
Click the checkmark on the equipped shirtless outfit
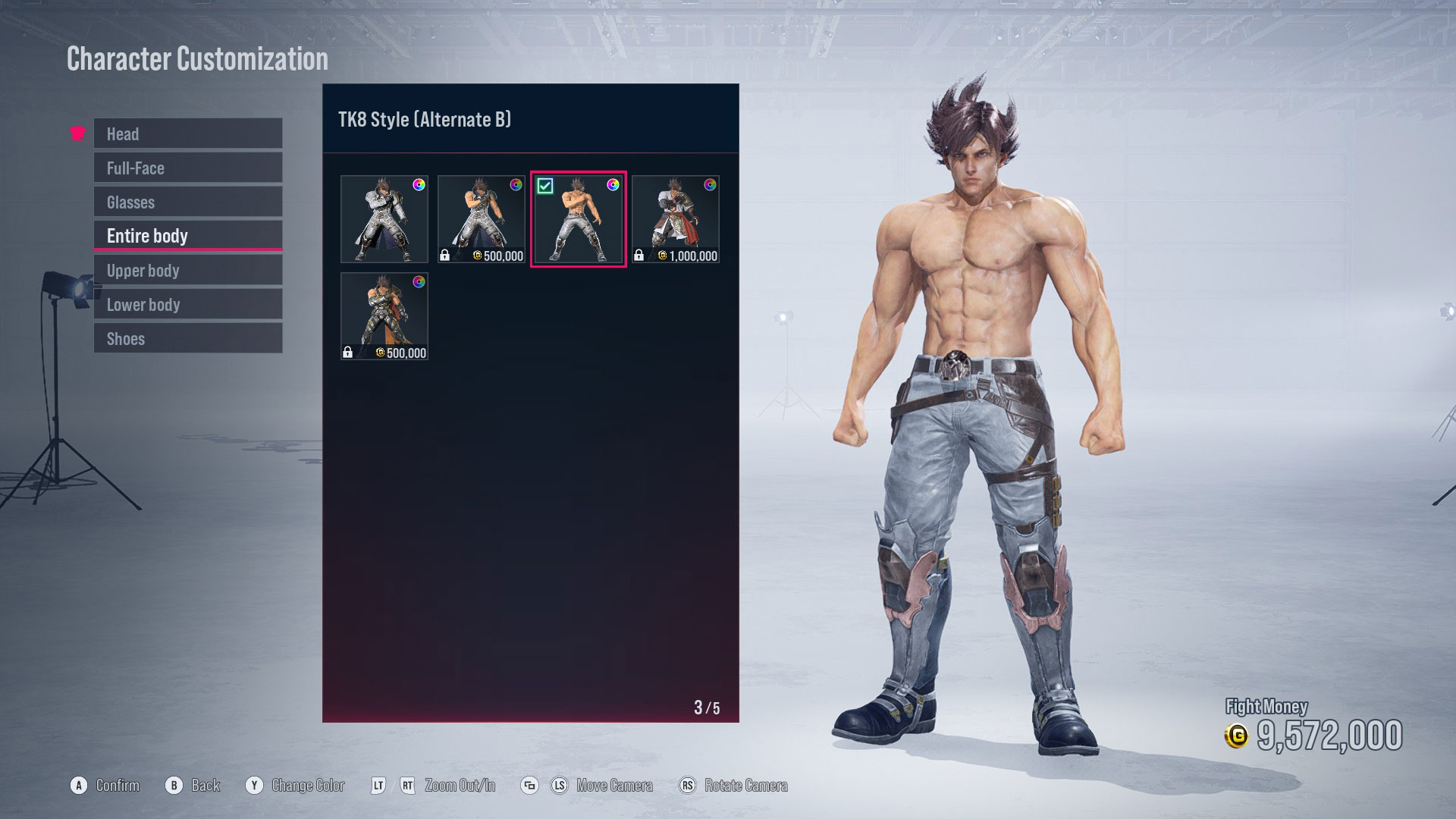pos(546,184)
